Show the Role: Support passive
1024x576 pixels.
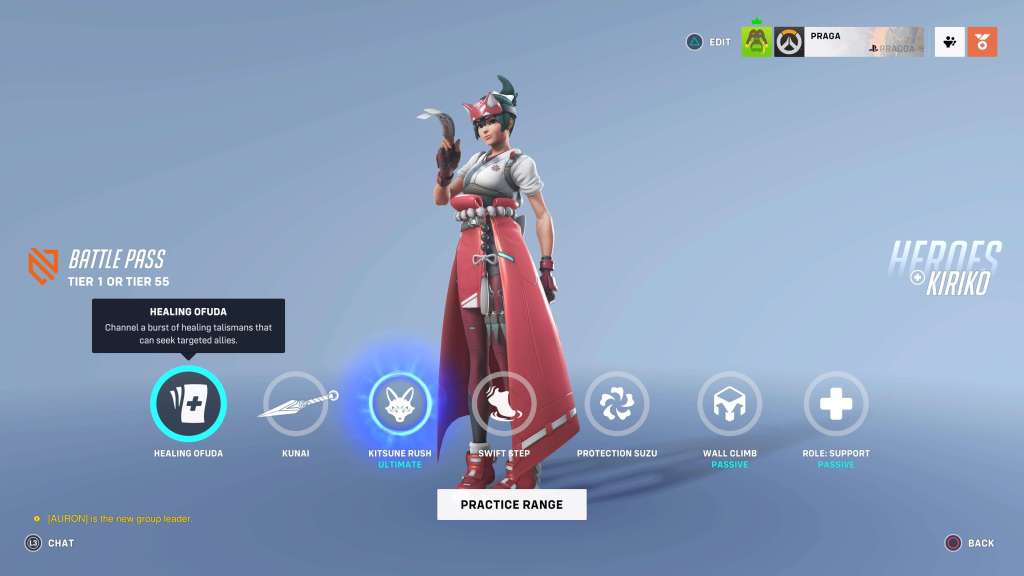pyautogui.click(x=836, y=404)
